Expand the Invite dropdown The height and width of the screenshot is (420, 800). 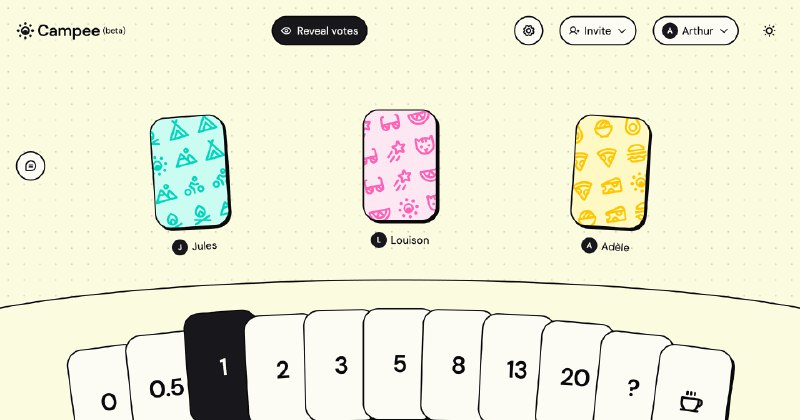(597, 31)
